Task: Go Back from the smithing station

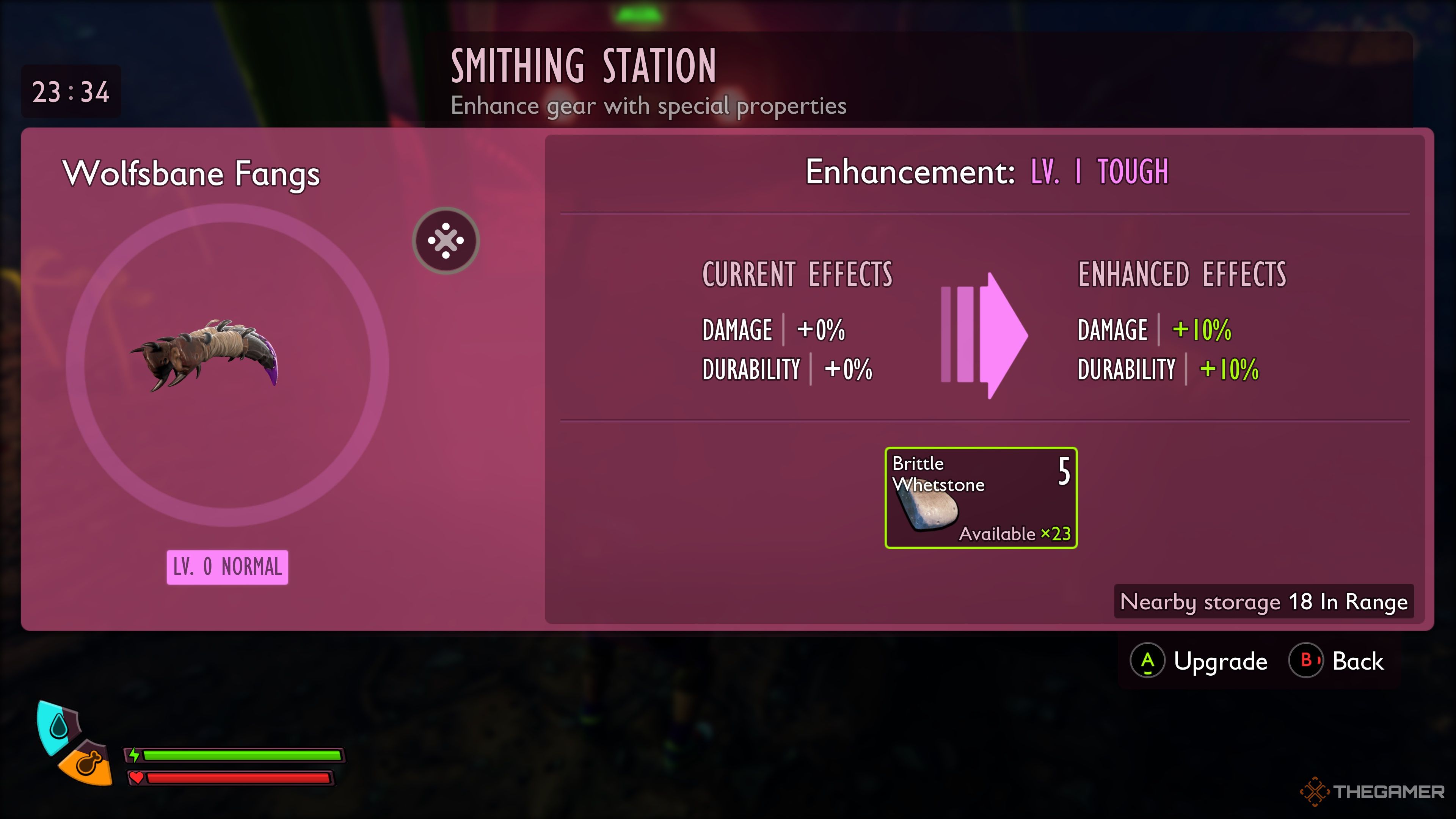Action: (1336, 661)
